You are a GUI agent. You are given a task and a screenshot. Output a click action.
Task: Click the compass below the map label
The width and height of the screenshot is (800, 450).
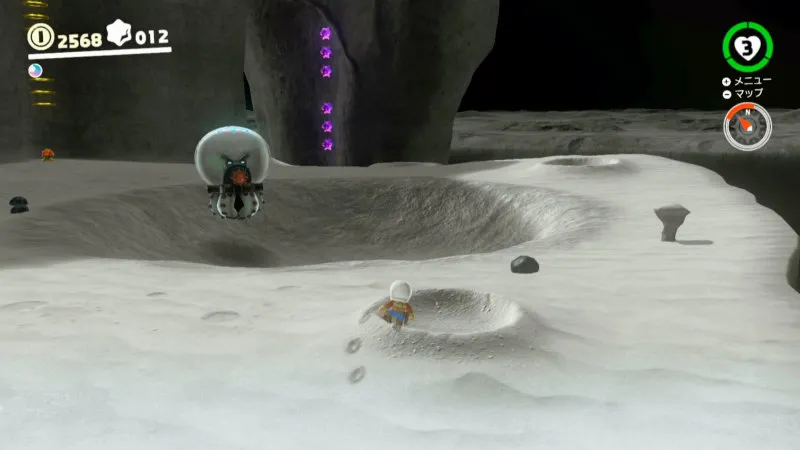tap(747, 127)
